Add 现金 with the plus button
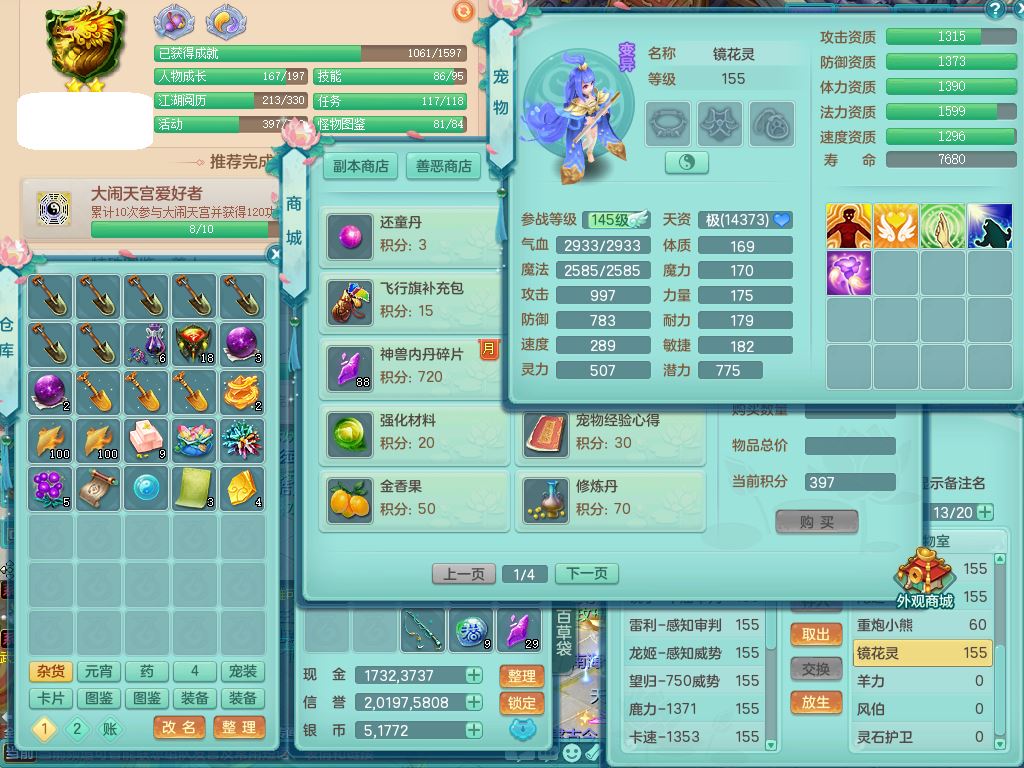The height and width of the screenshot is (768, 1024). [x=474, y=676]
